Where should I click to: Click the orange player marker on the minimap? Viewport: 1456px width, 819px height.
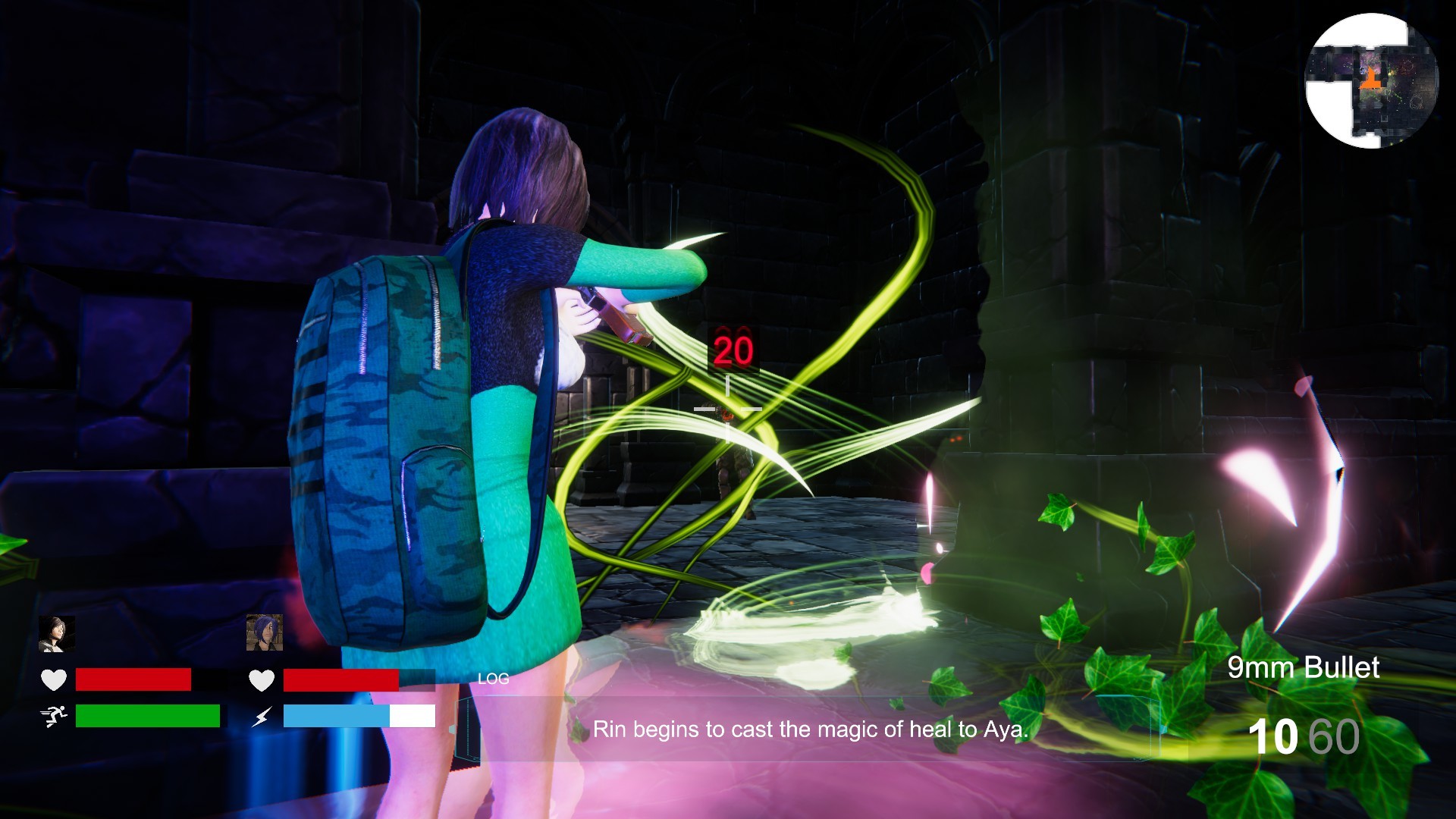1370,80
